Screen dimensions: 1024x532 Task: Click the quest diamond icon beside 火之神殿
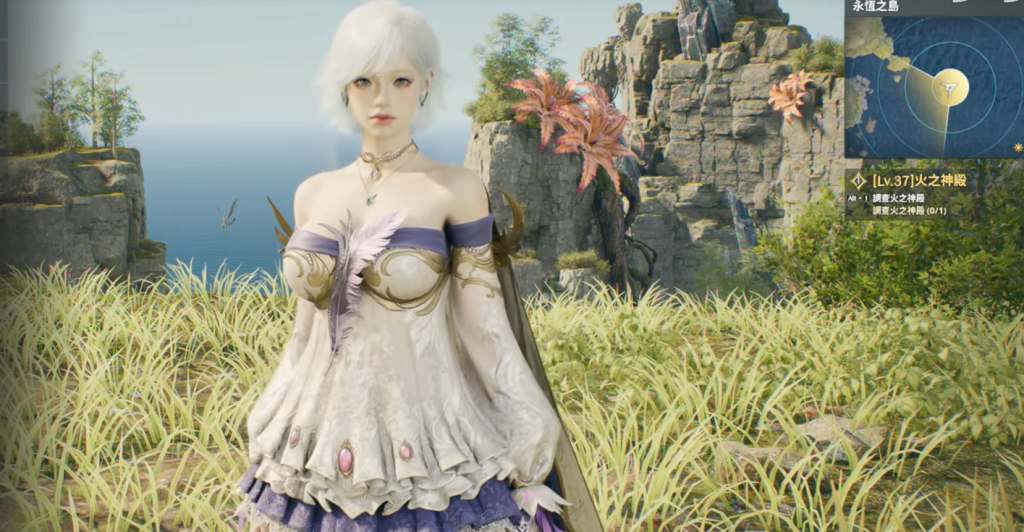(x=858, y=181)
